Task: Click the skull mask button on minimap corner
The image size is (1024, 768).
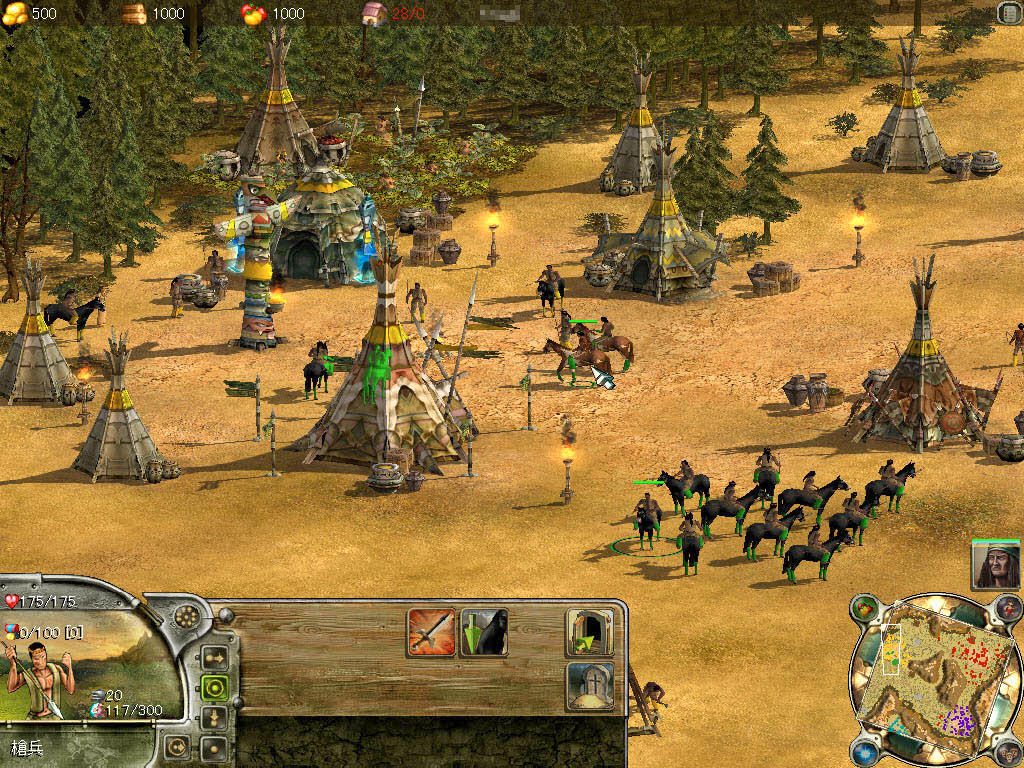Action: 1010,751
